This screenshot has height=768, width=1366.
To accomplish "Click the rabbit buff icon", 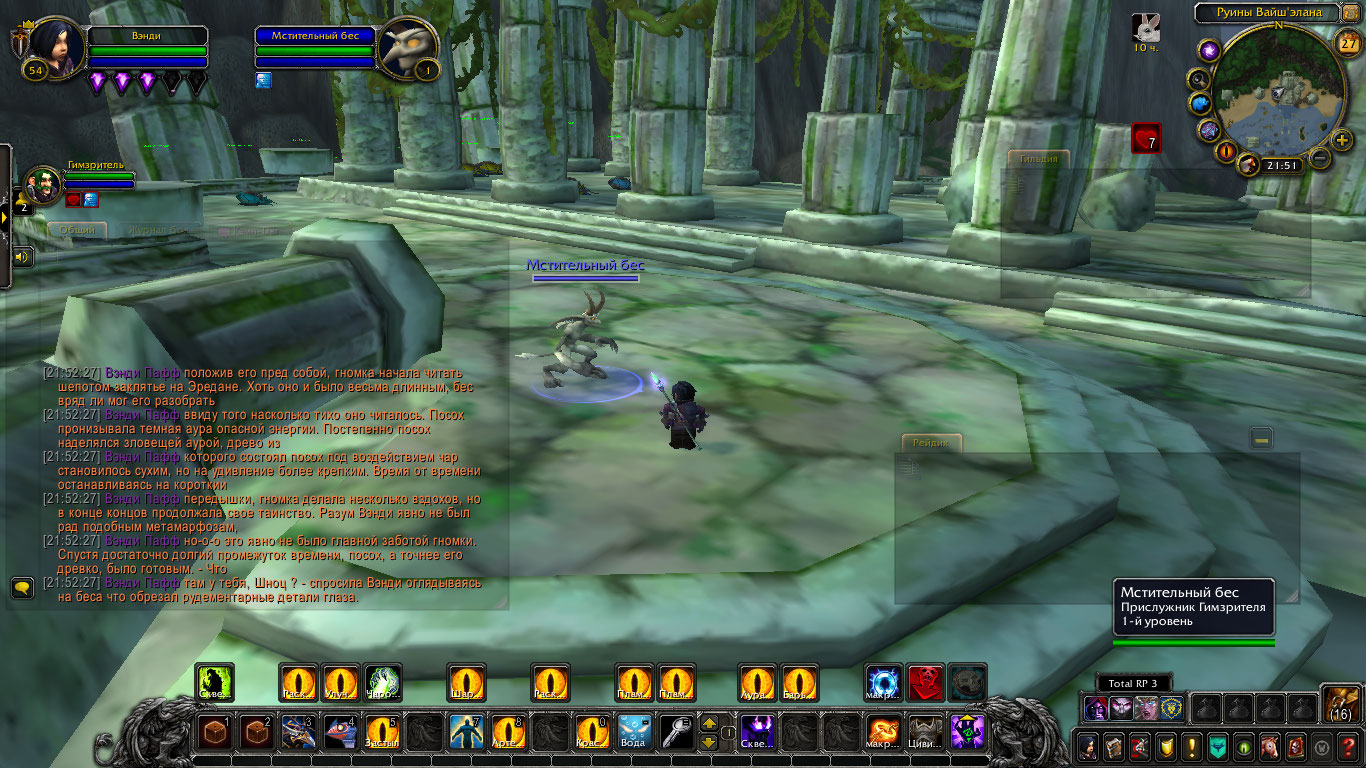I will coord(1146,27).
